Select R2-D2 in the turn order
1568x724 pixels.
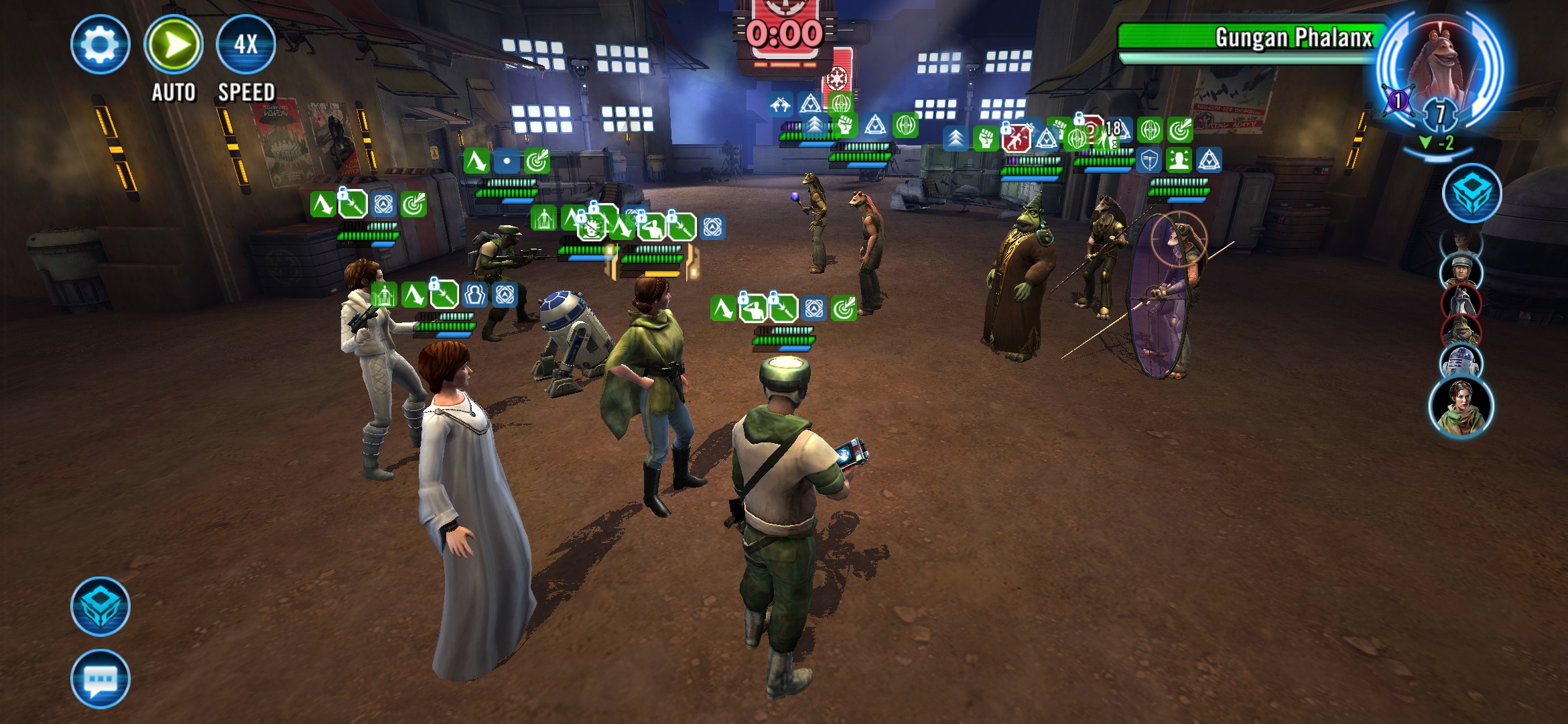(x=1460, y=361)
